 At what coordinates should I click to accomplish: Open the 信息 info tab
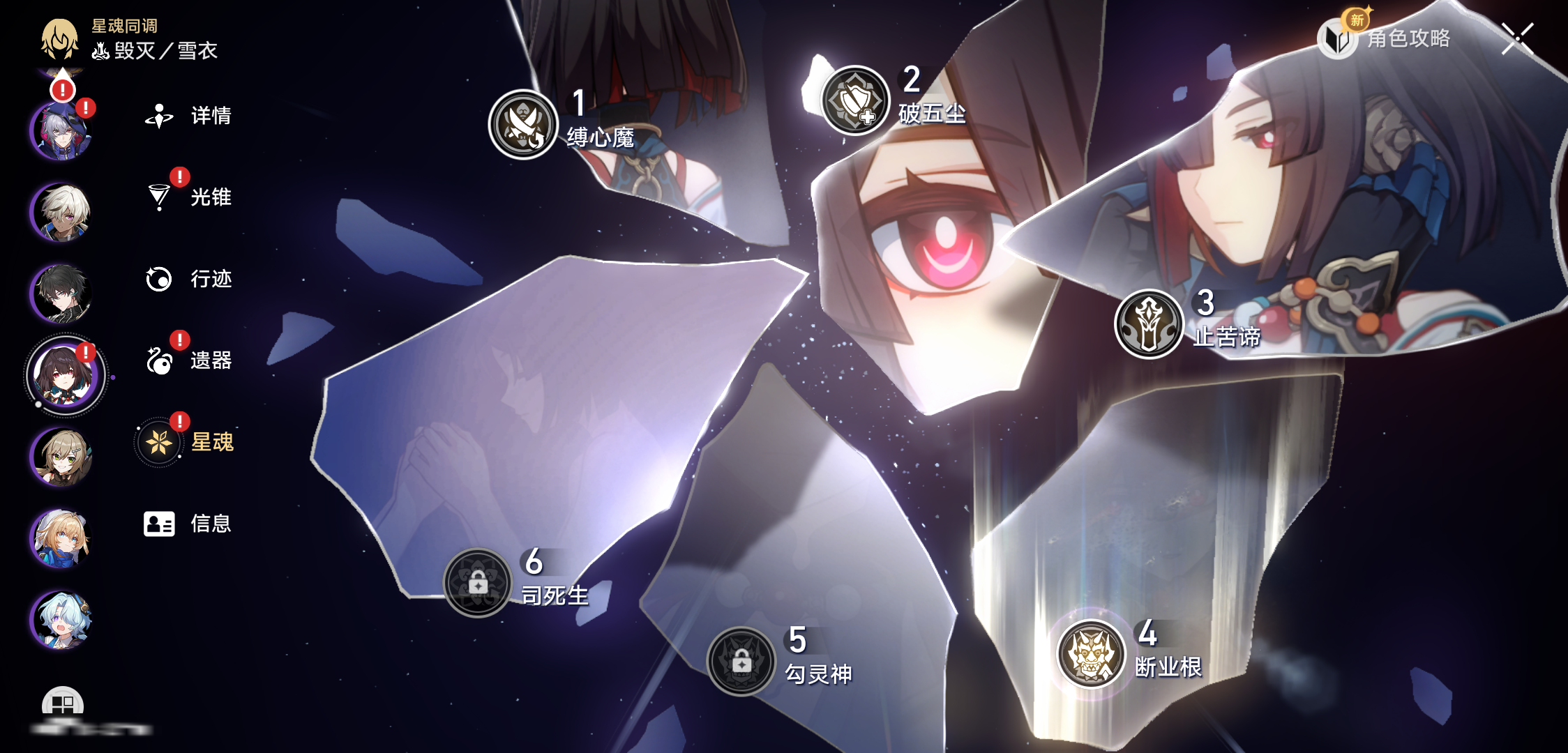click(187, 524)
